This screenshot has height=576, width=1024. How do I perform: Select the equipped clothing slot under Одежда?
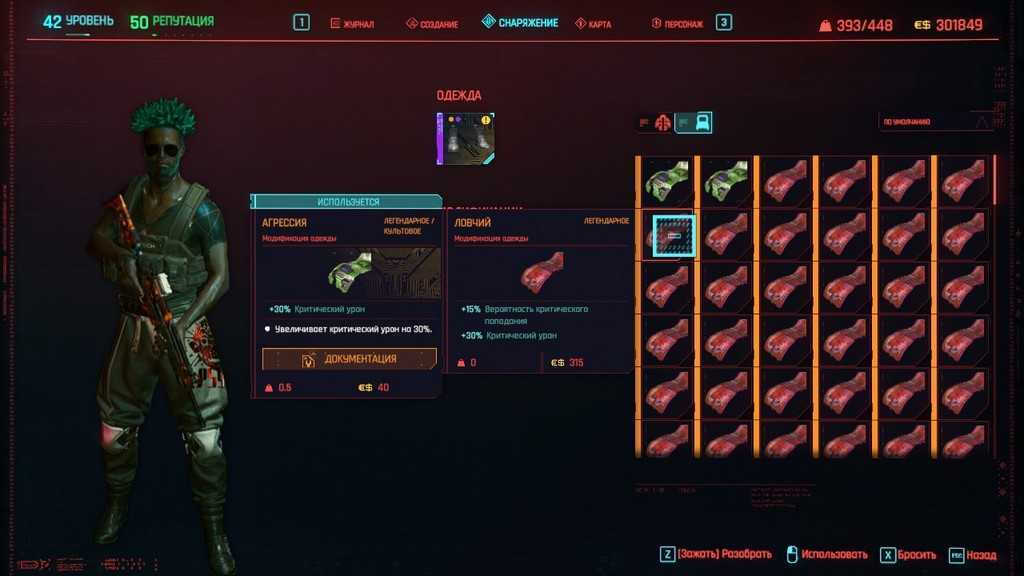point(466,138)
